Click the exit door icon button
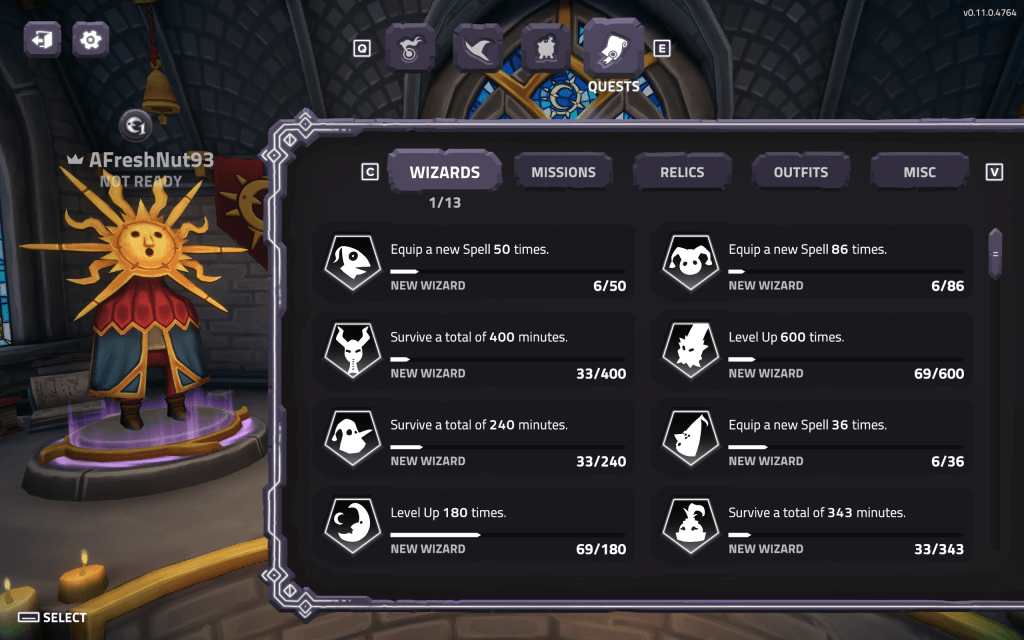The width and height of the screenshot is (1024, 640). 43,40
